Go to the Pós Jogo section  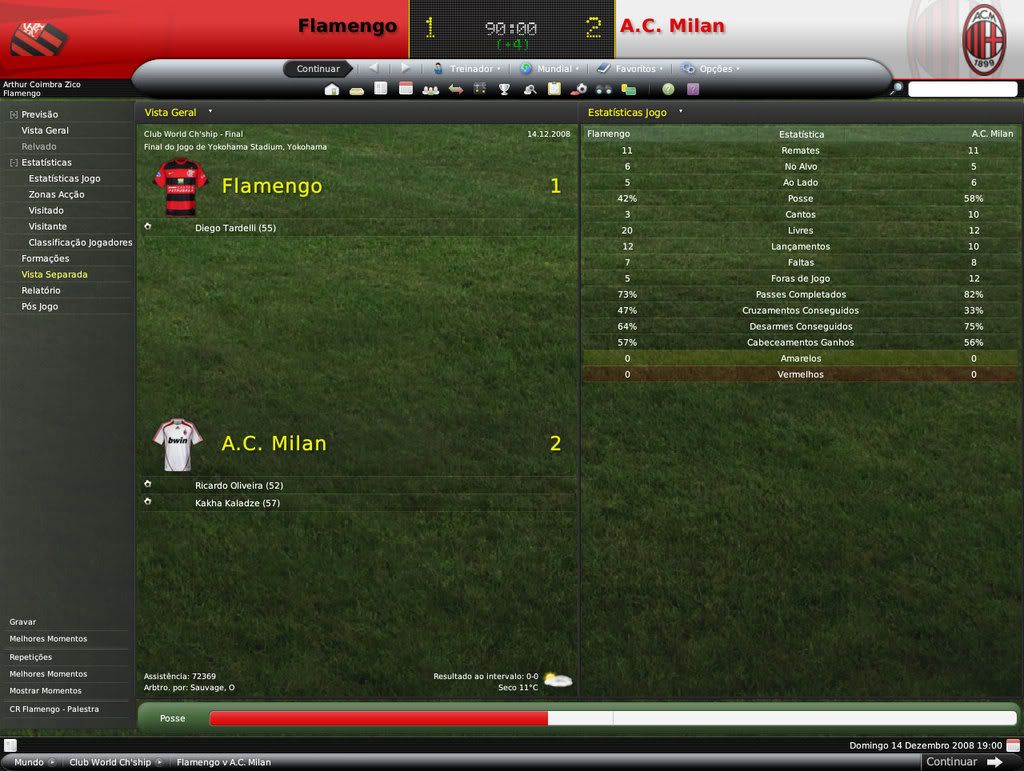pos(40,307)
